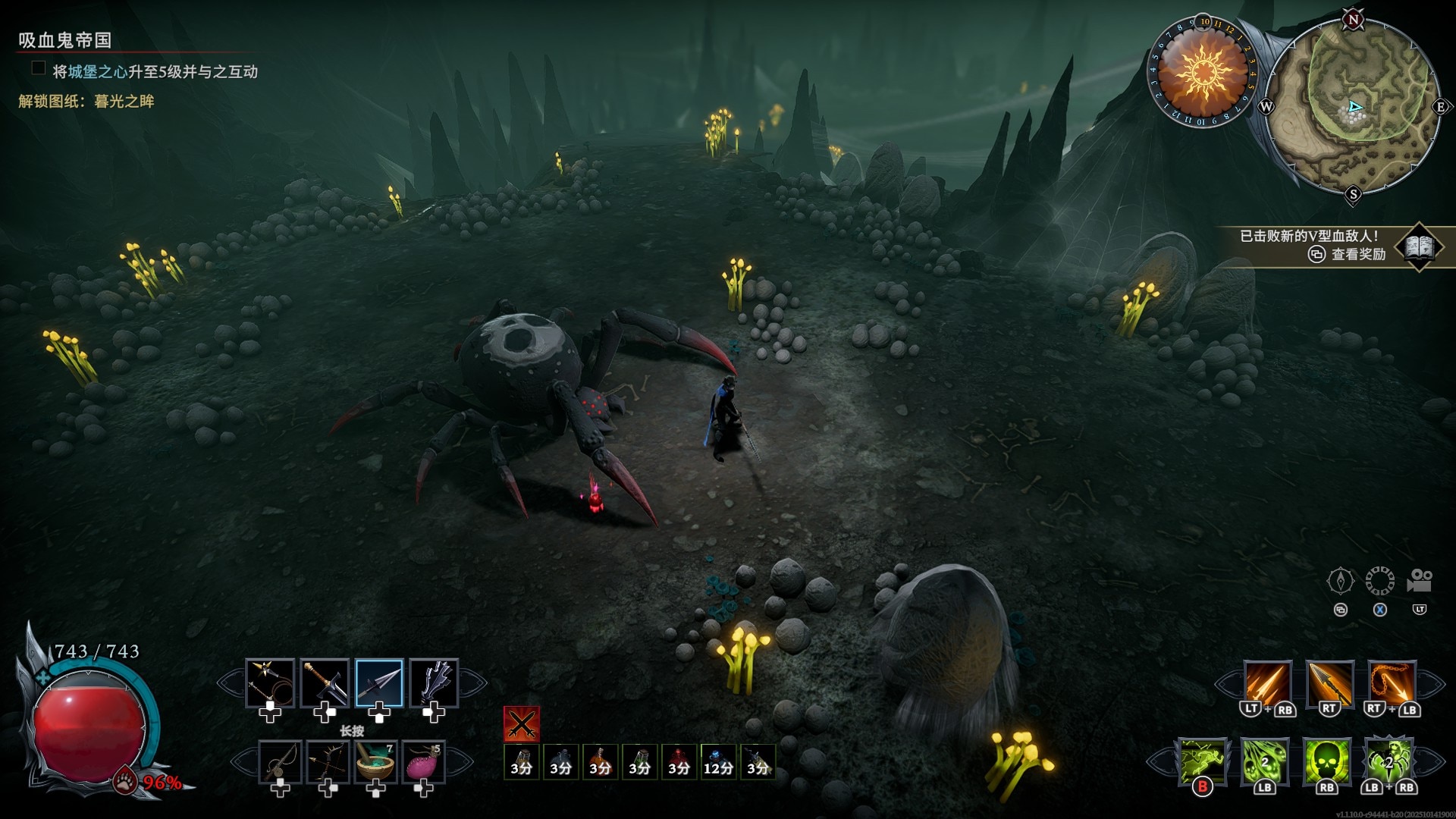Toggle the castle heart quest checkbox
The width and height of the screenshot is (1456, 819).
coord(38,69)
